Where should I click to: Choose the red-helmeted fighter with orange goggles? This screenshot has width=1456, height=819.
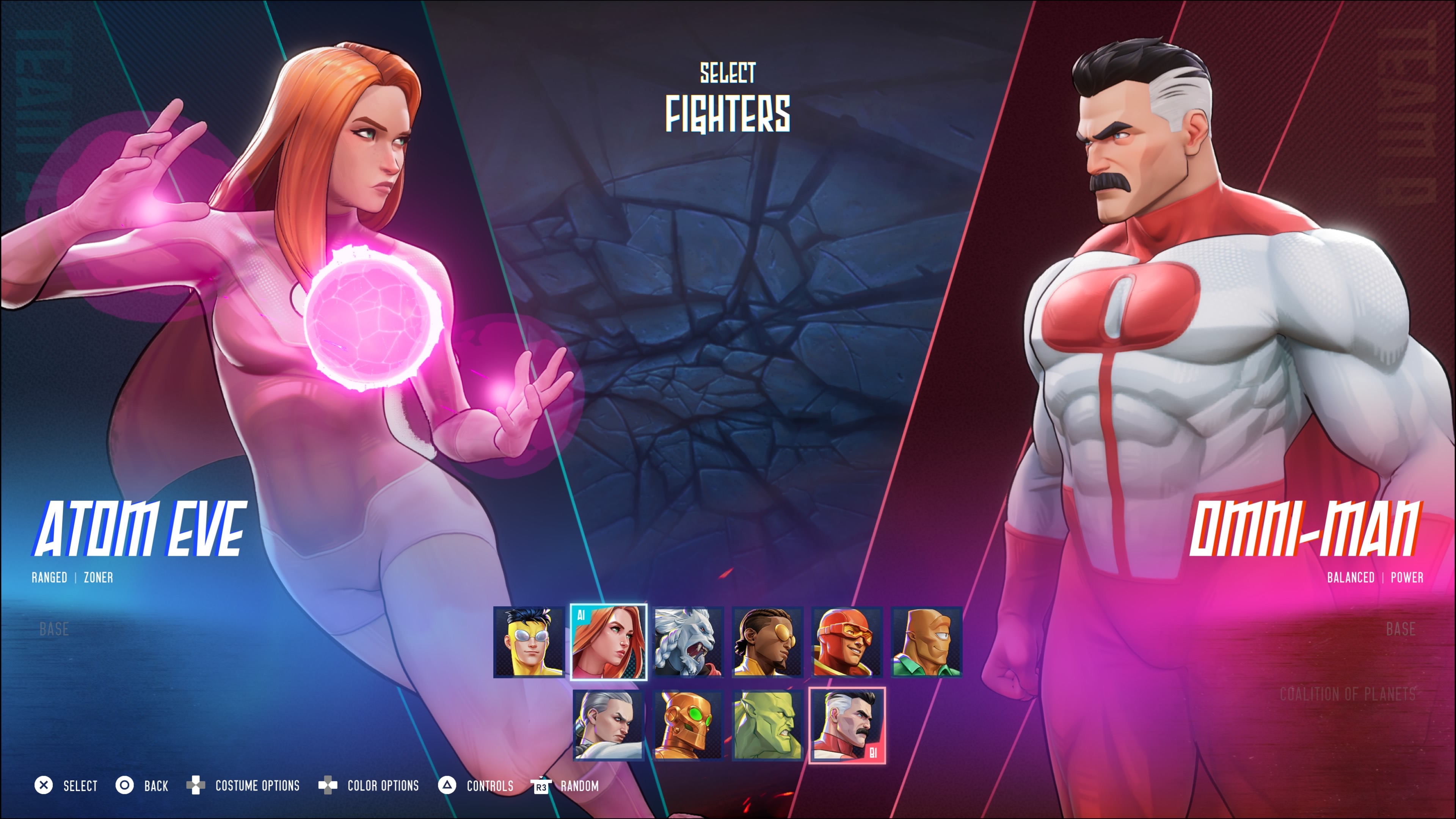click(847, 642)
